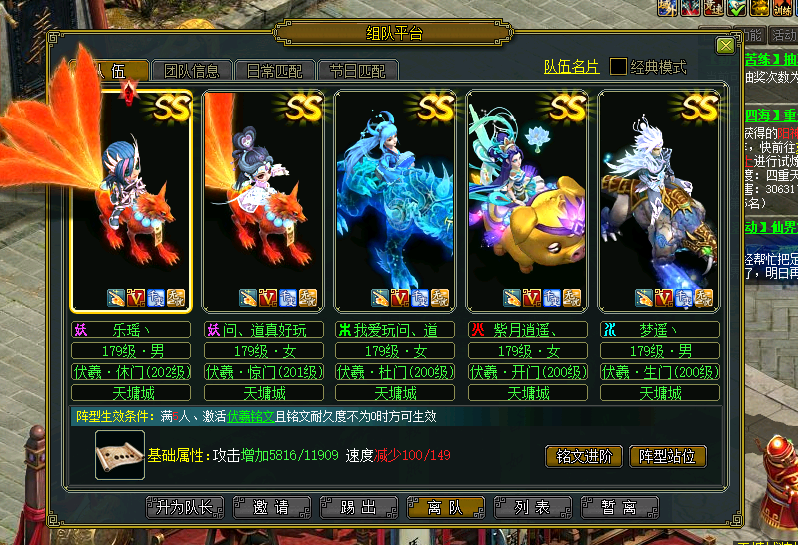Open the 阵型站位 formation button
Screen dimensions: 798x545
[x=668, y=456]
